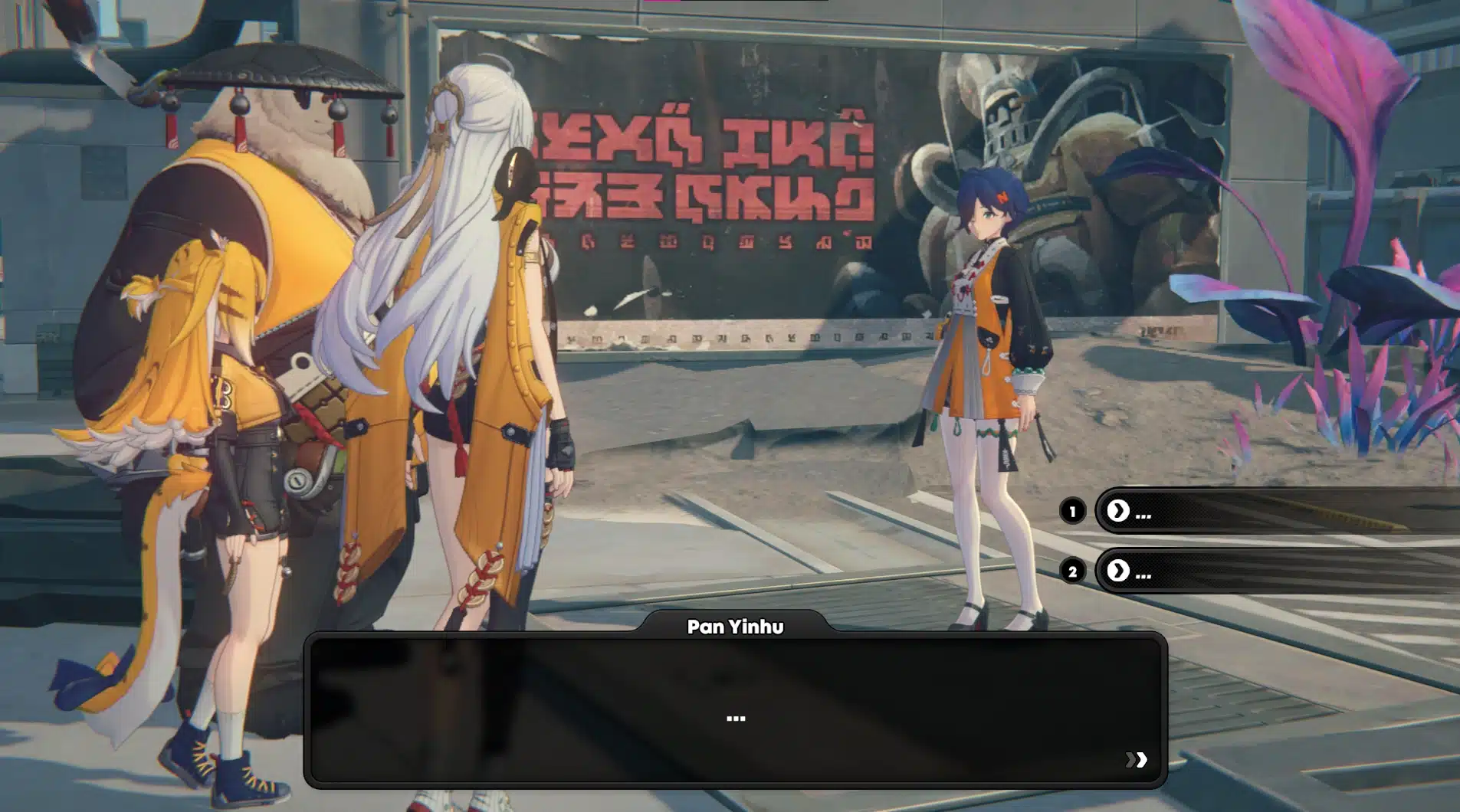This screenshot has height=812, width=1460.
Task: Choose the first dialogue reply option
Action: tap(1272, 511)
